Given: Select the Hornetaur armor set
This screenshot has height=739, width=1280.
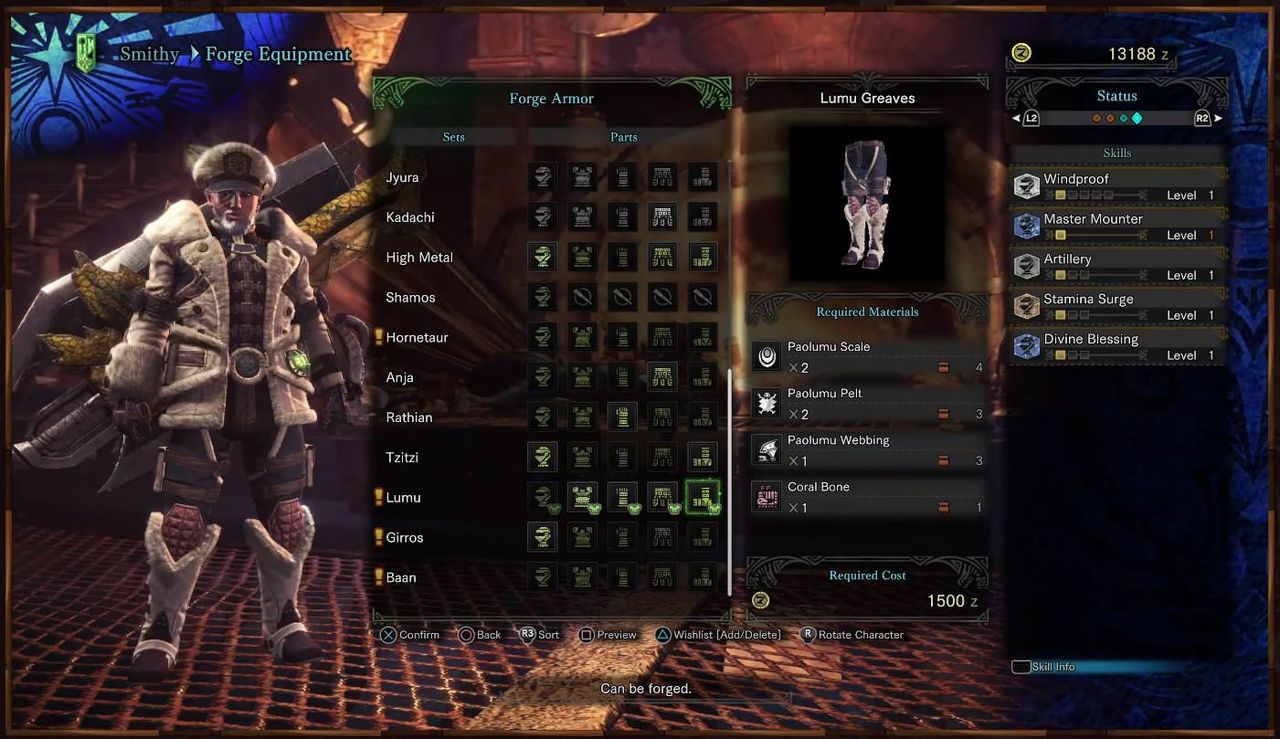Looking at the screenshot, I should tap(417, 338).
